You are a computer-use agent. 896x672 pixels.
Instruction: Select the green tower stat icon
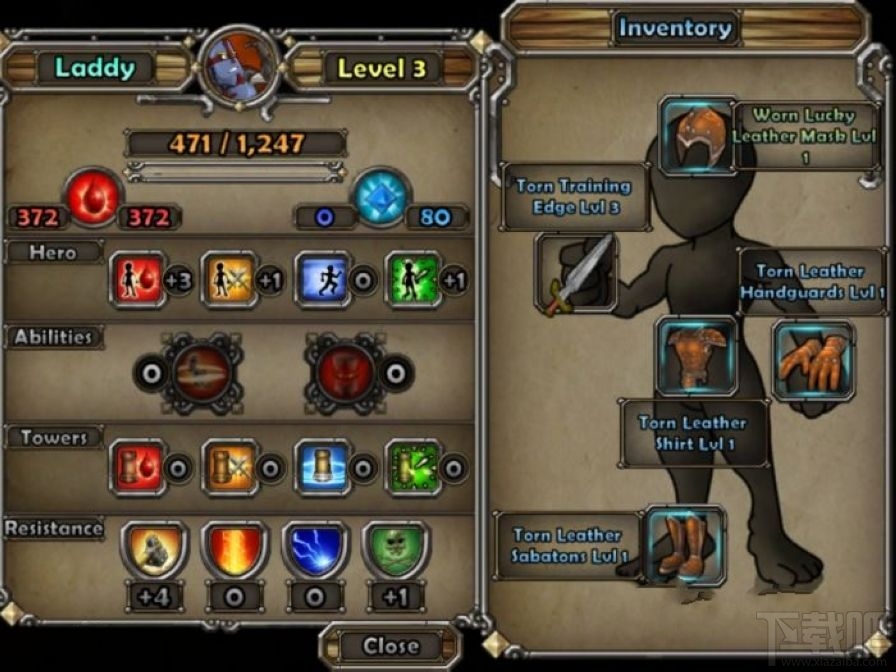coord(413,467)
